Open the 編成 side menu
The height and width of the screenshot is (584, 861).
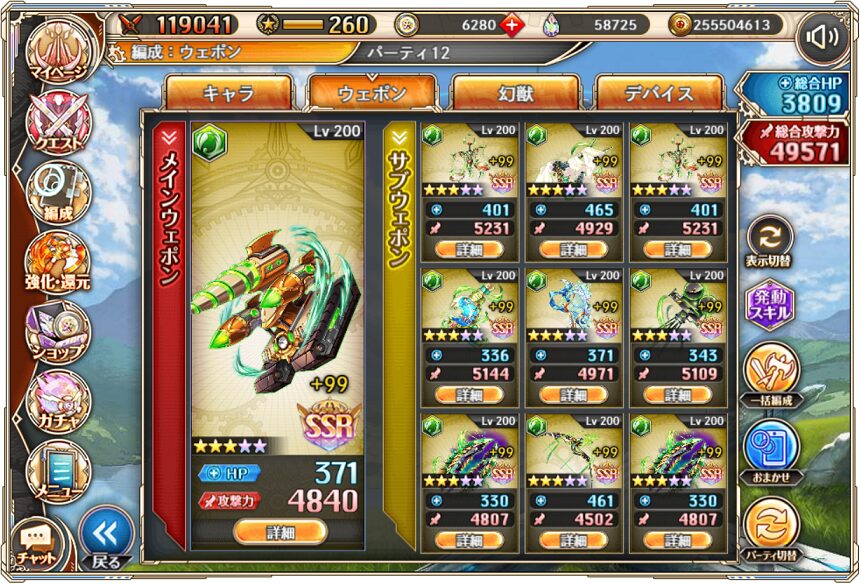[x=57, y=190]
